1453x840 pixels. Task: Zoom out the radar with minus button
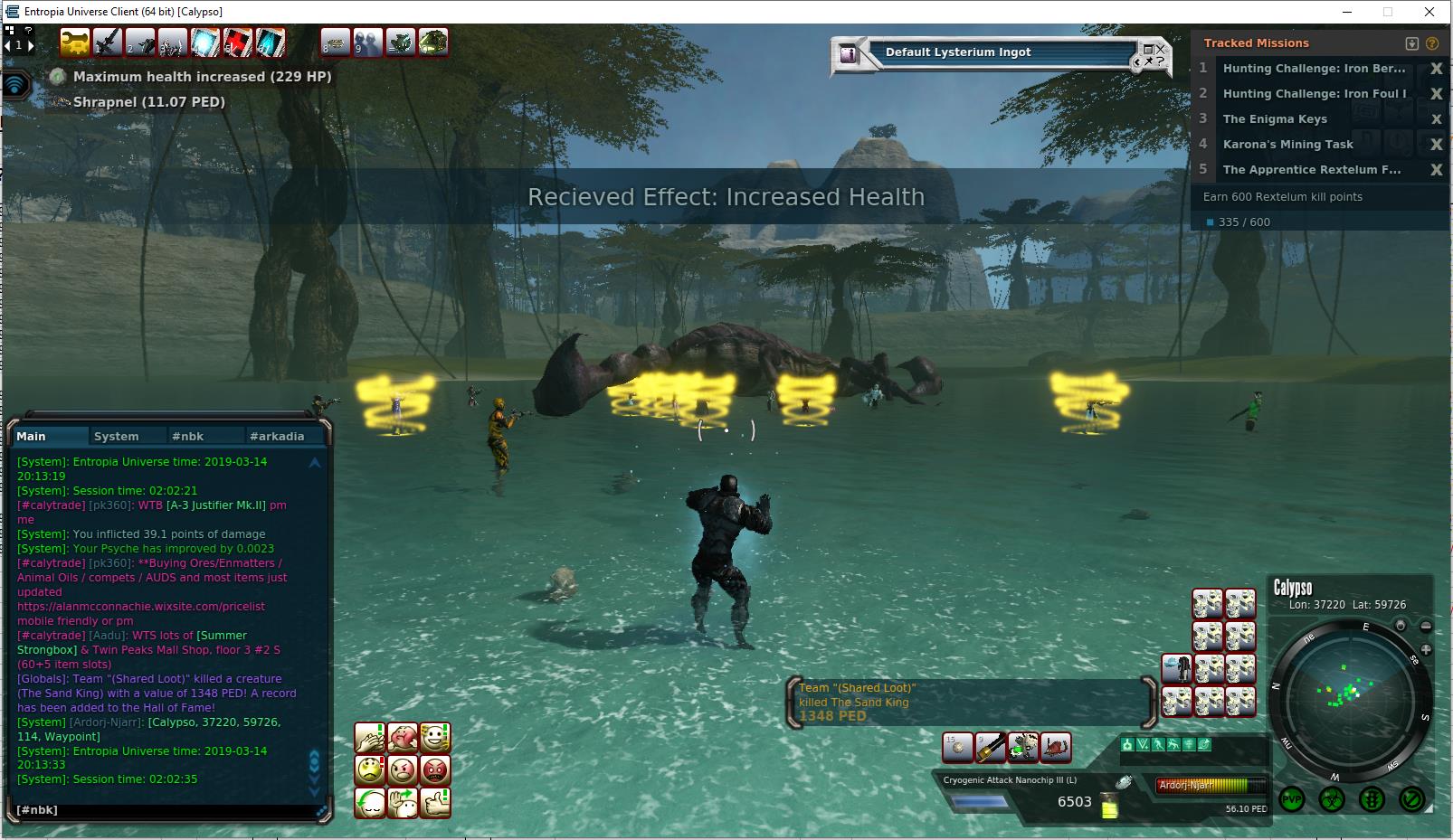click(x=1426, y=626)
